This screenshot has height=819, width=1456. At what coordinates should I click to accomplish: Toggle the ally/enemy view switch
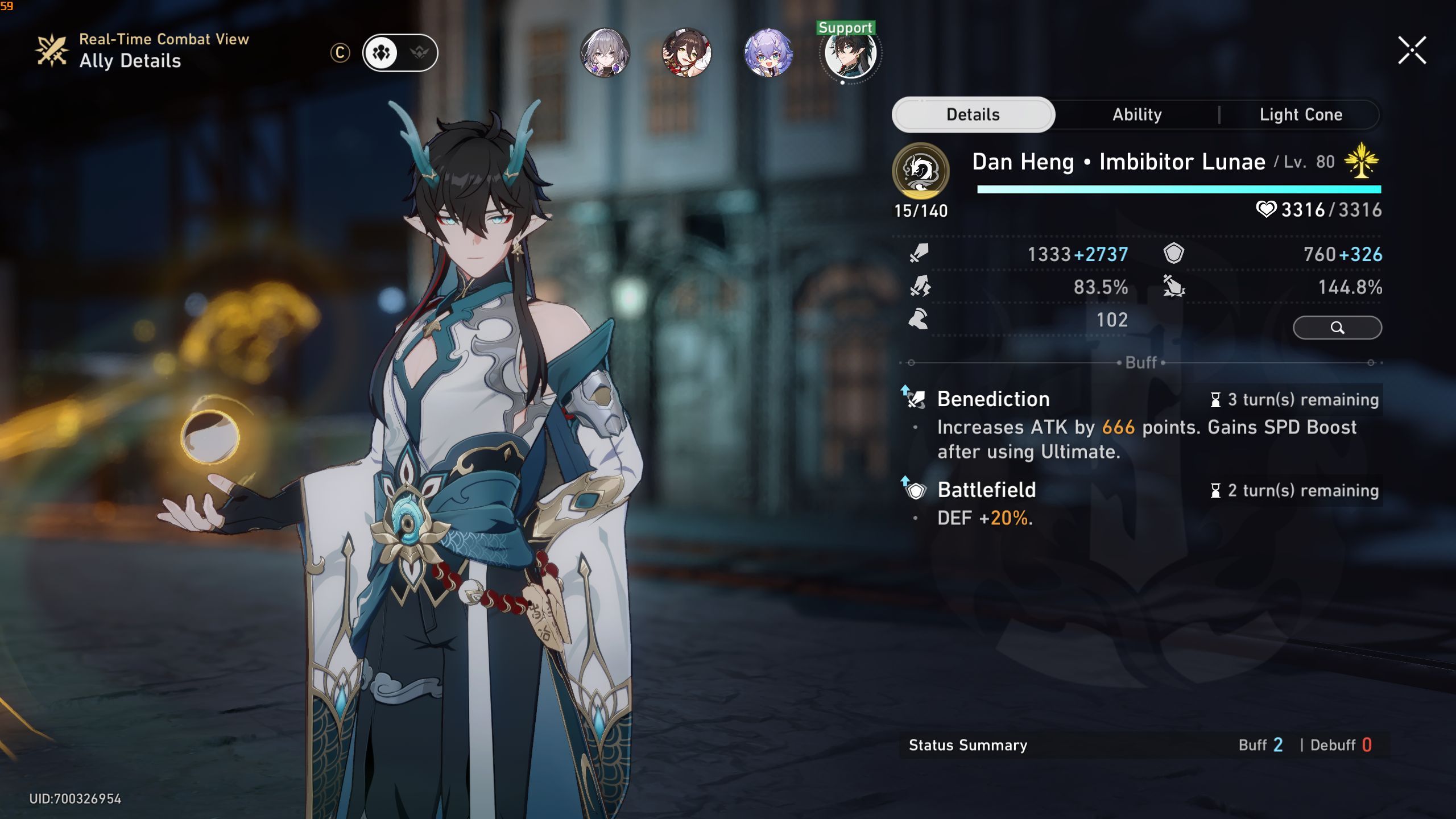(x=400, y=53)
